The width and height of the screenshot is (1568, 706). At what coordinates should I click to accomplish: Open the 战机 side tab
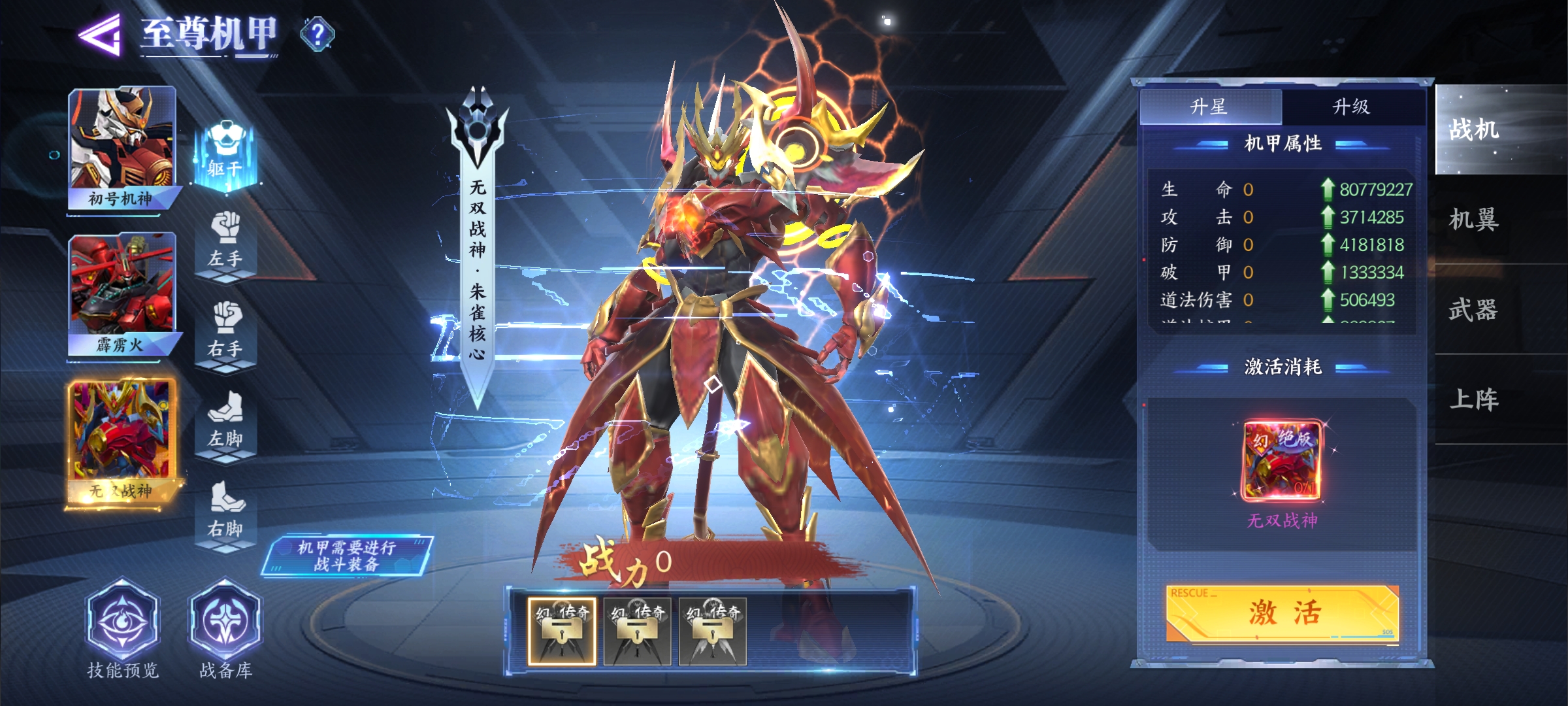pos(1475,129)
